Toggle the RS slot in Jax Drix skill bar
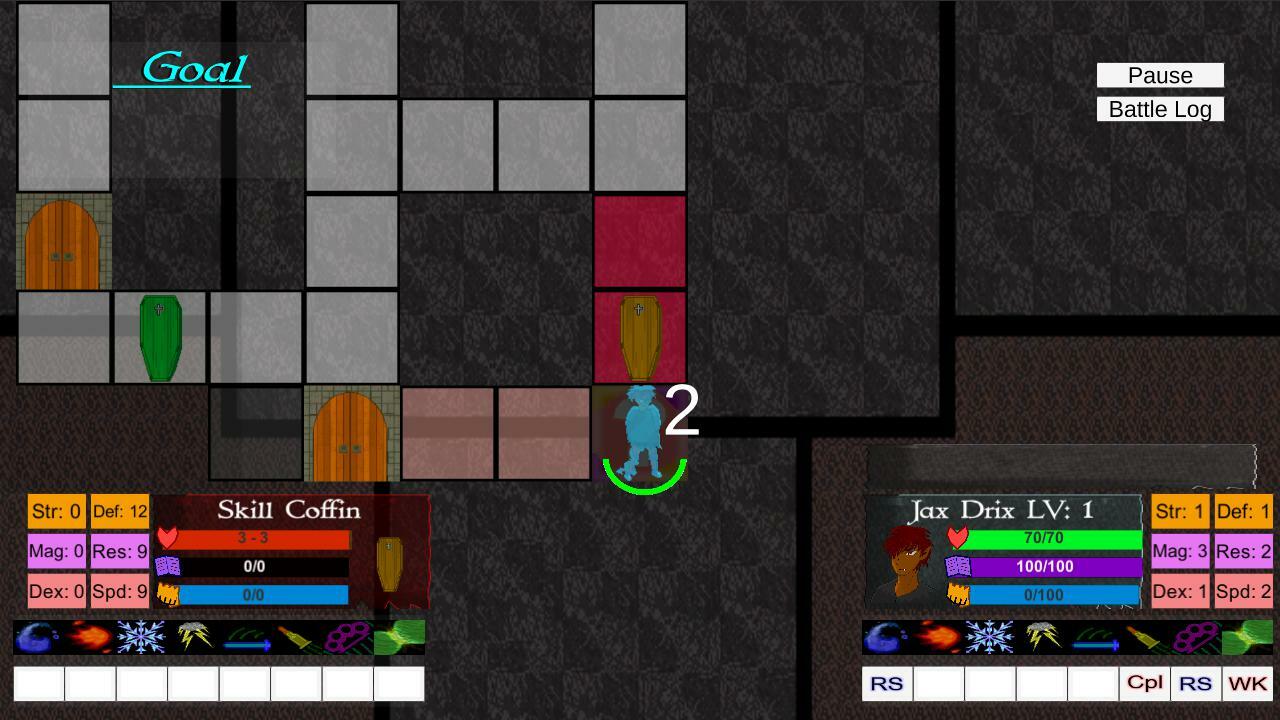The height and width of the screenshot is (720, 1280). point(886,683)
